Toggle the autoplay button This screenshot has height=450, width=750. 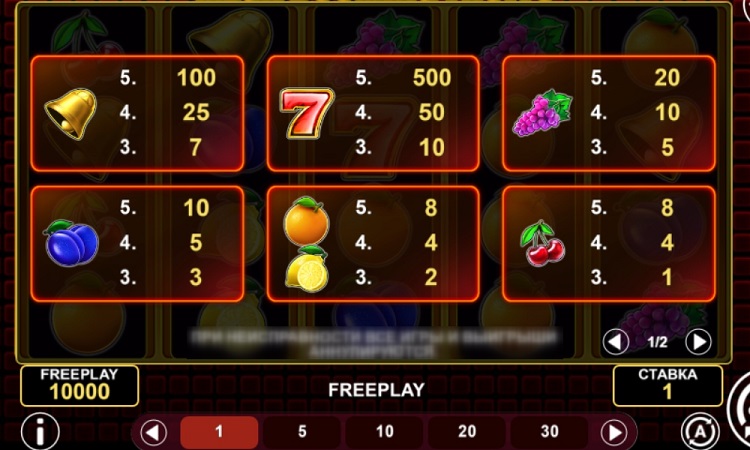(700, 431)
